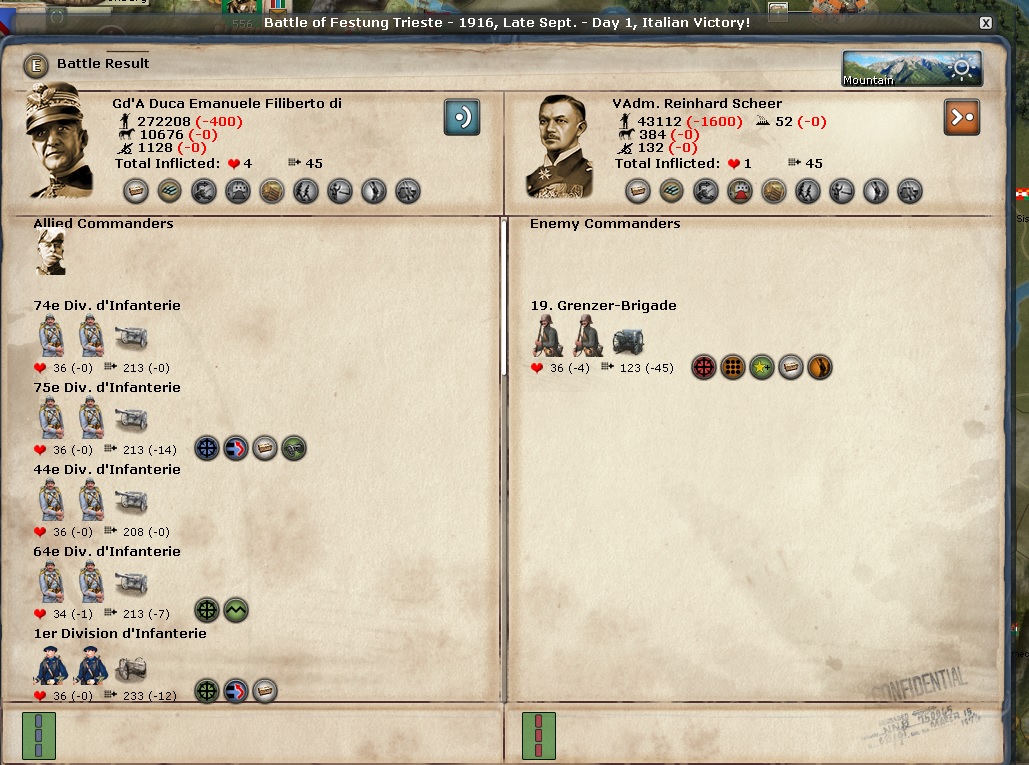Click the enemy commander's orange posture button

[962, 117]
